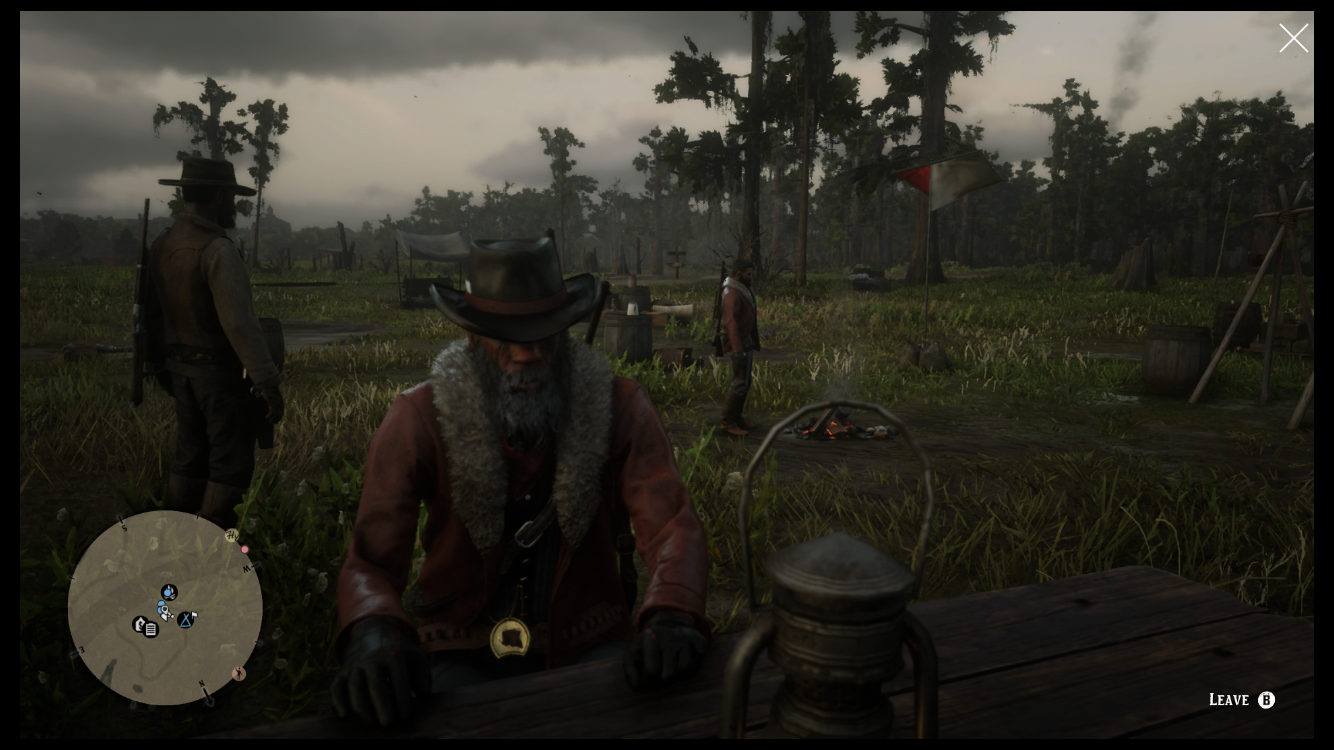Select the stranger figure marker on minimap edge
This screenshot has height=750, width=1334.
(238, 674)
